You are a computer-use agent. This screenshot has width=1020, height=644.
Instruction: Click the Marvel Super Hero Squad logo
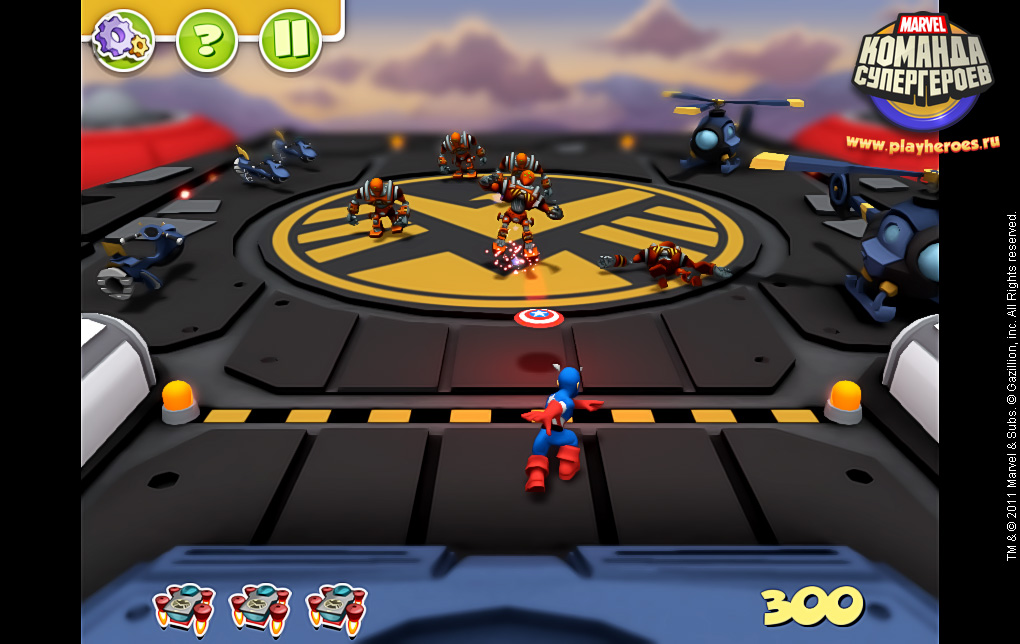pyautogui.click(x=922, y=70)
